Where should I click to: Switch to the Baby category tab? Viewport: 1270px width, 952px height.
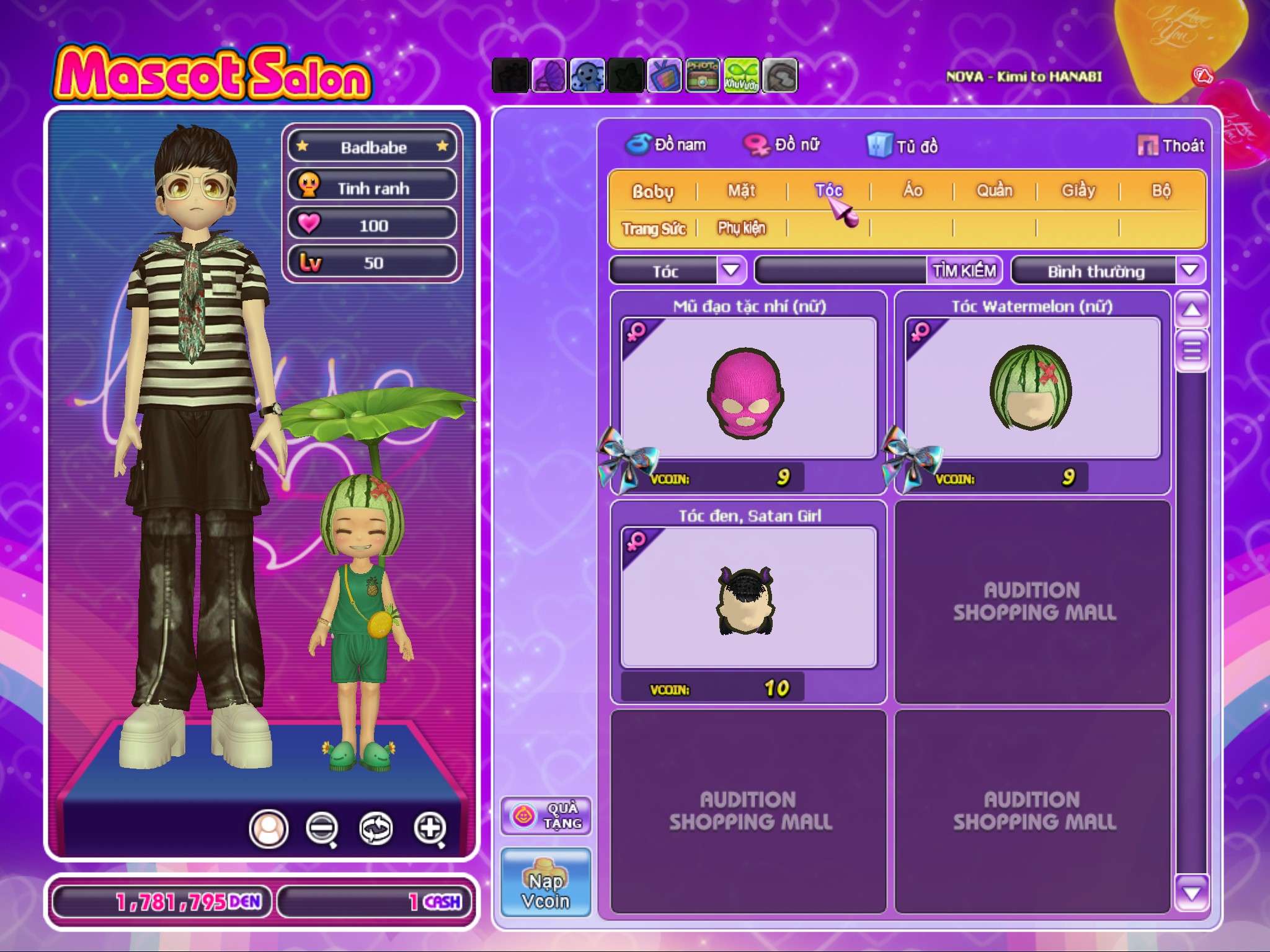tap(652, 192)
